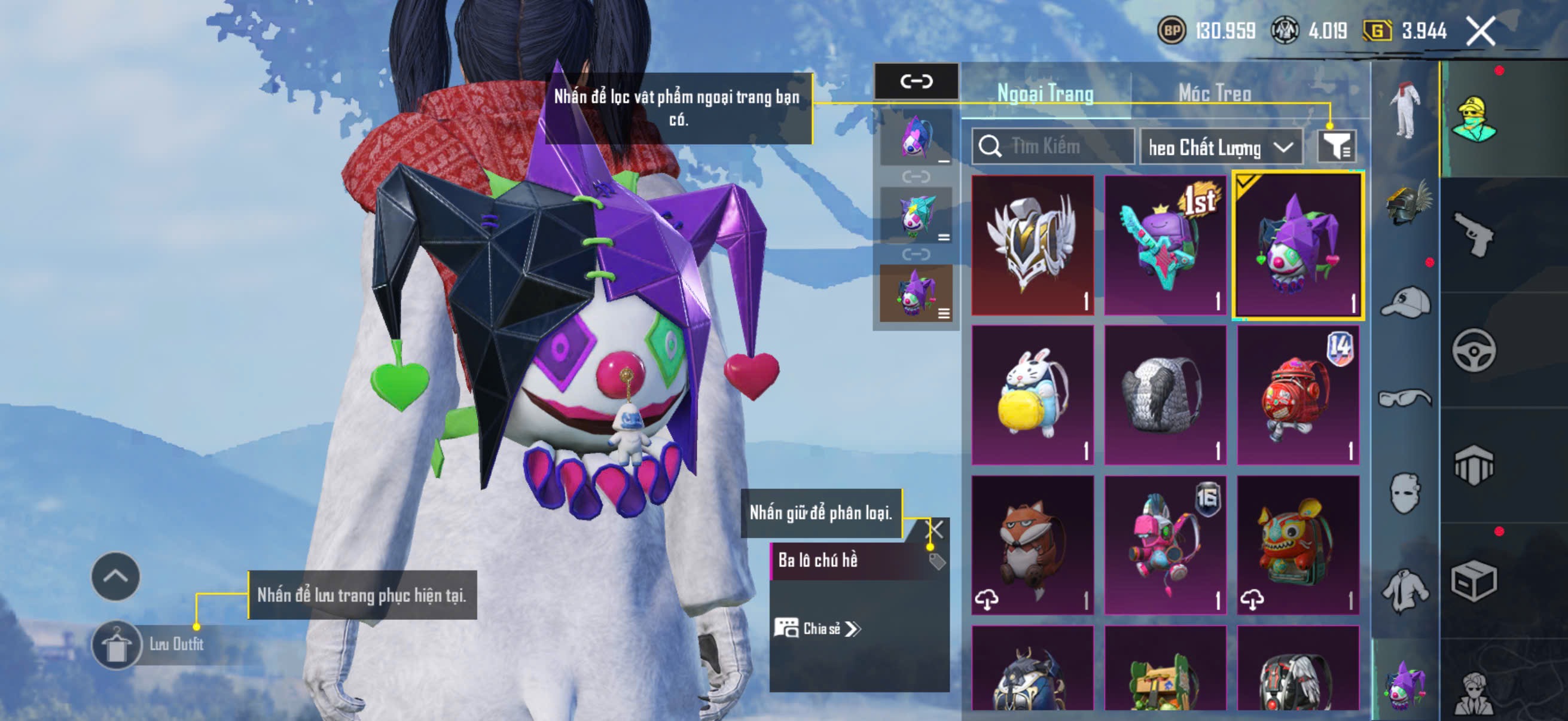Close the Ba lô chú hề popup
This screenshot has height=721, width=1568.
click(934, 529)
